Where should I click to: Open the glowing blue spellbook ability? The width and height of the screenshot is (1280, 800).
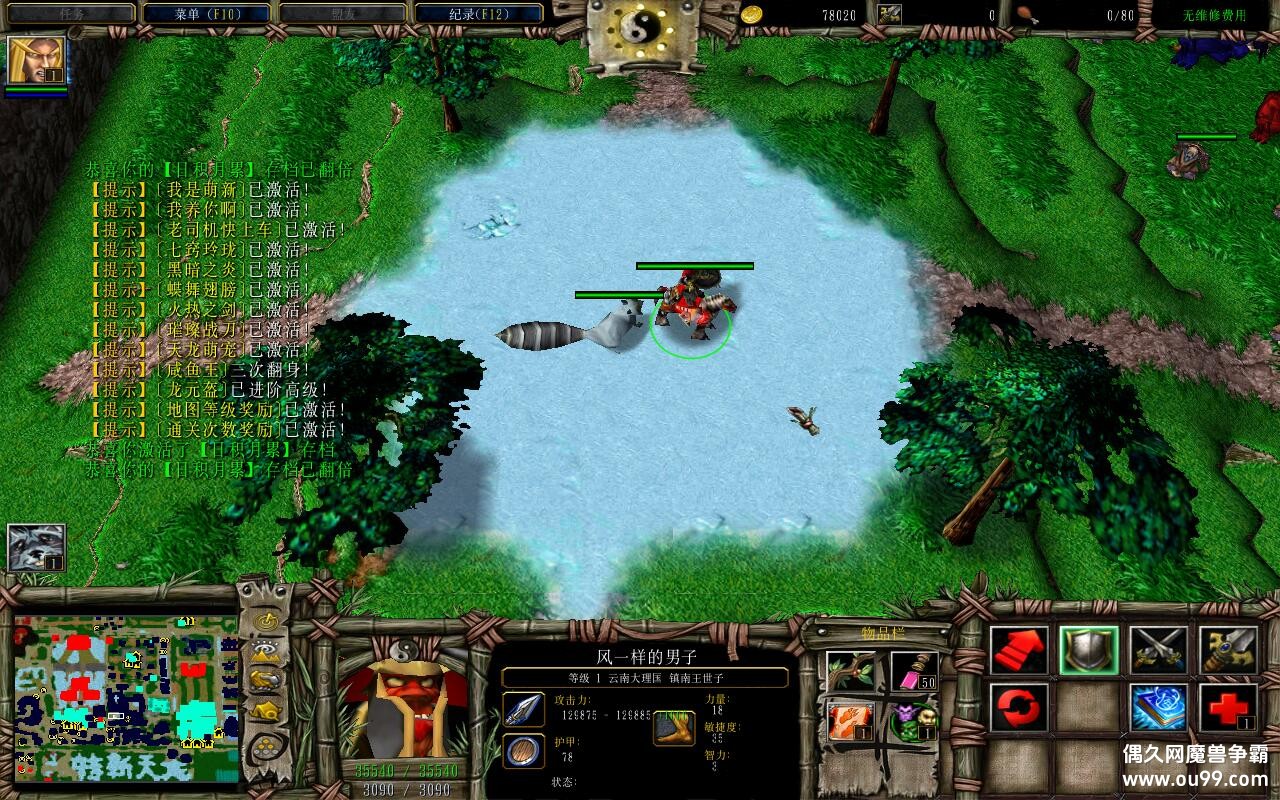1159,708
